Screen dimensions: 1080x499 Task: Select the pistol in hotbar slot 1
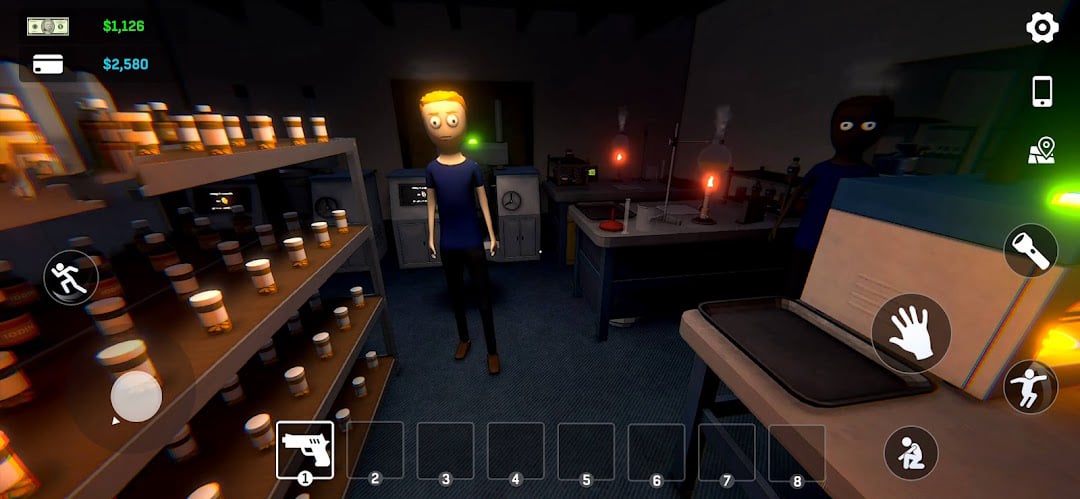pos(305,450)
